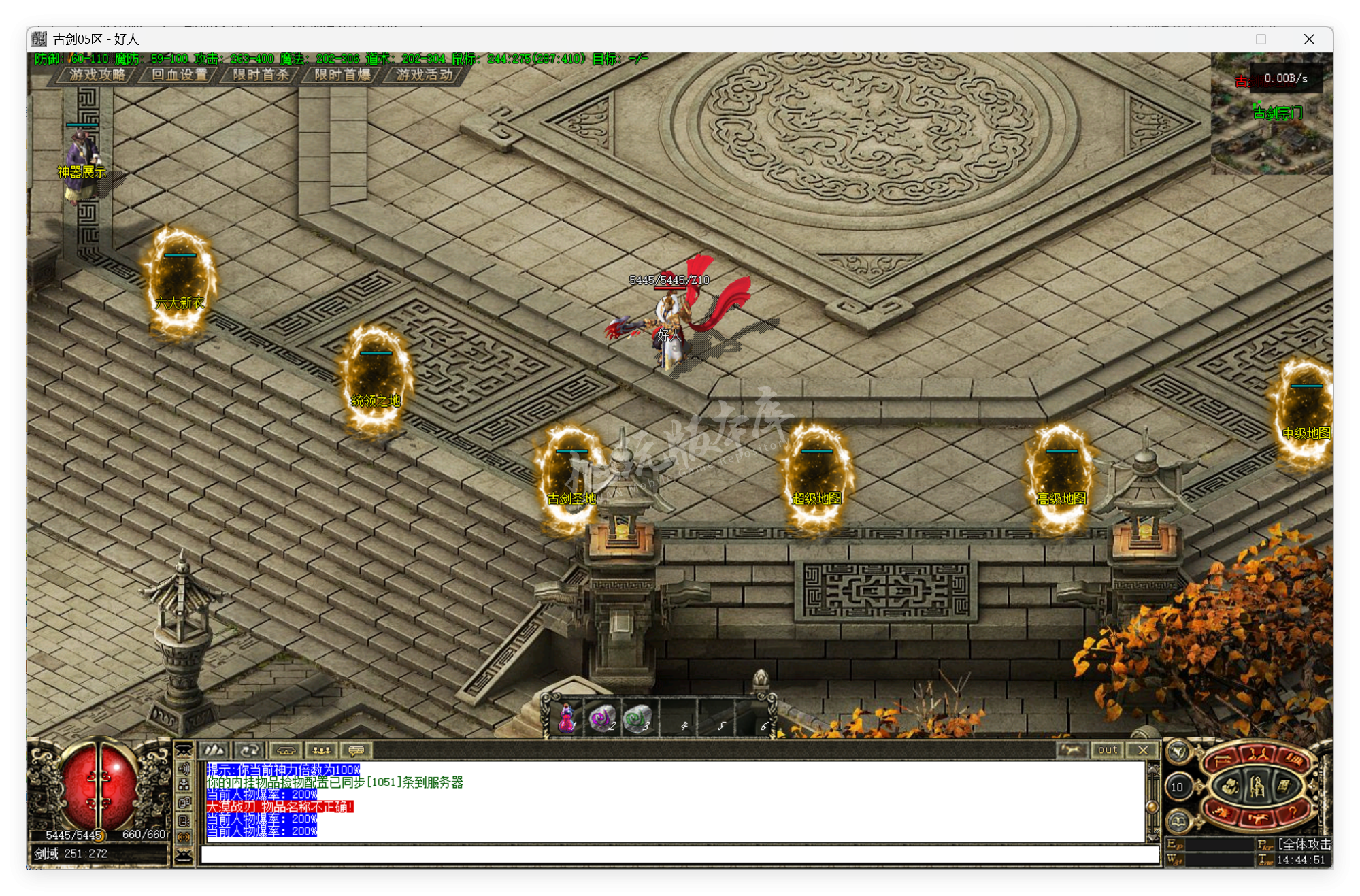The height and width of the screenshot is (896, 1360).
Task: Click the mountain terrain icon in chat toolbar
Action: (214, 750)
